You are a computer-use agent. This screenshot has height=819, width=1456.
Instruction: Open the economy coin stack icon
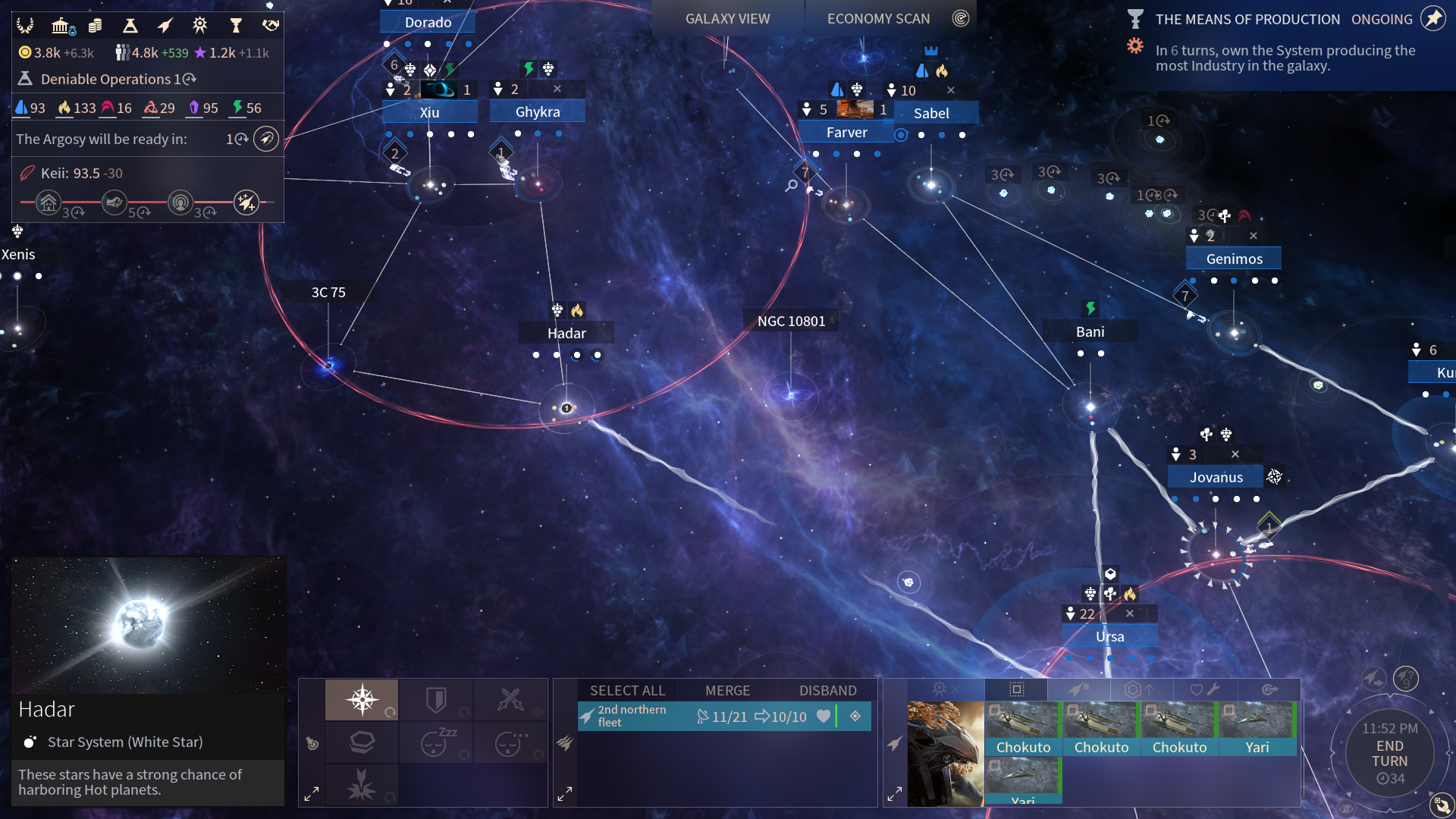95,26
